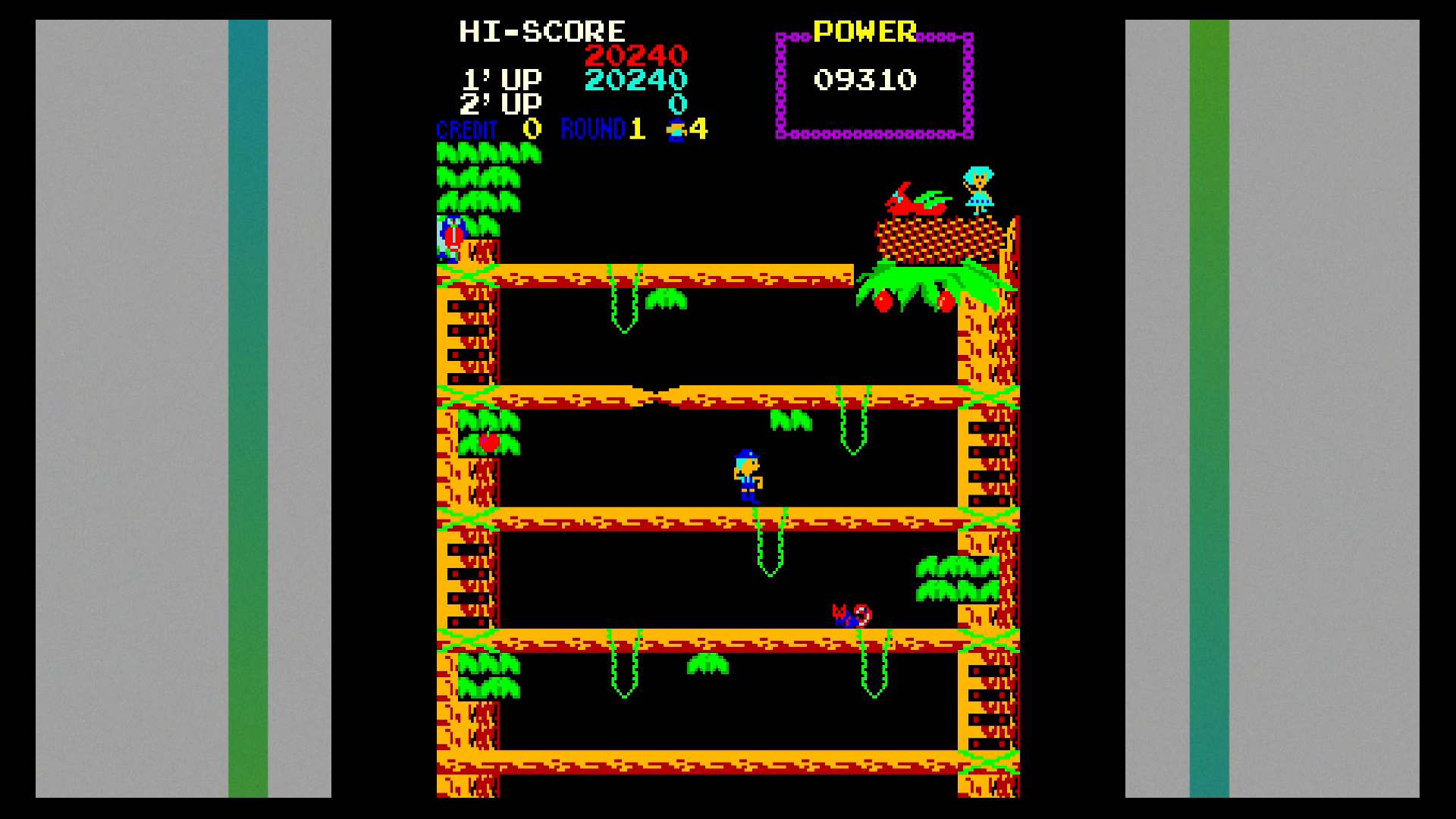The image size is (1456, 819).
Task: Click the POWER meter box showing 09310
Action: pos(871,82)
